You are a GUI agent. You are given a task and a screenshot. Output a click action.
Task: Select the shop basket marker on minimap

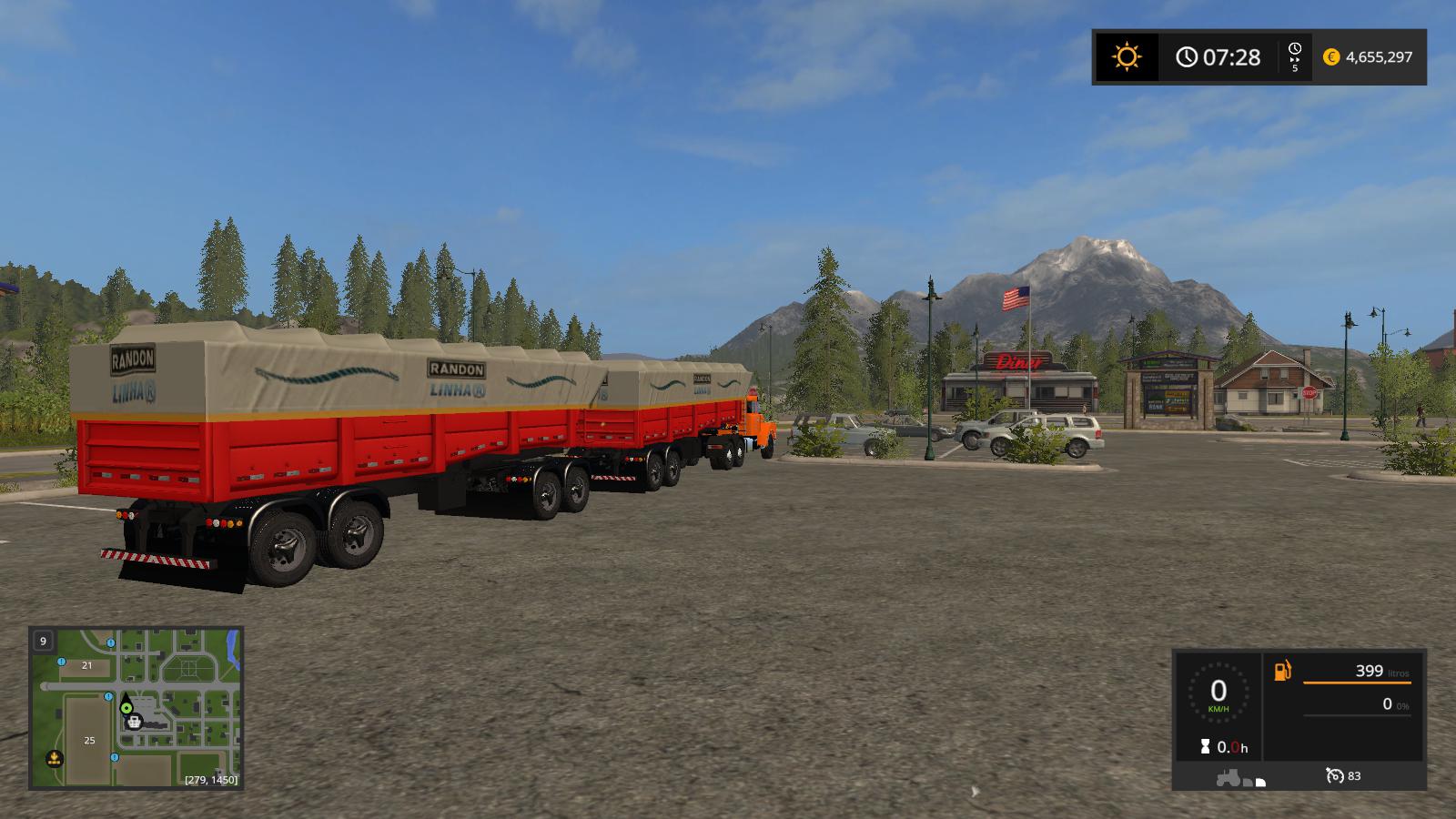tap(134, 722)
